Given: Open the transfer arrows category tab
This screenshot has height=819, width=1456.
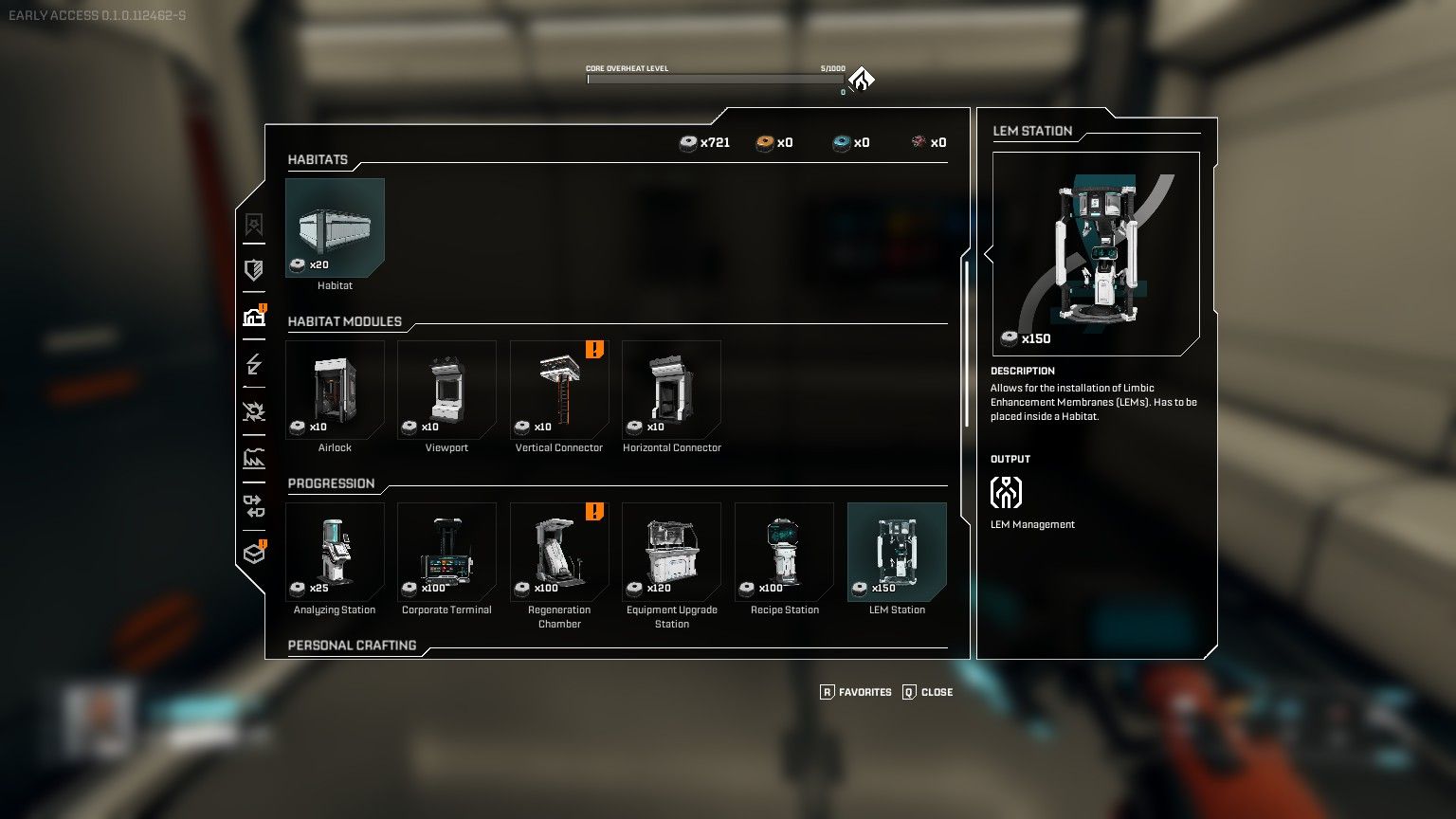Looking at the screenshot, I should click(254, 505).
